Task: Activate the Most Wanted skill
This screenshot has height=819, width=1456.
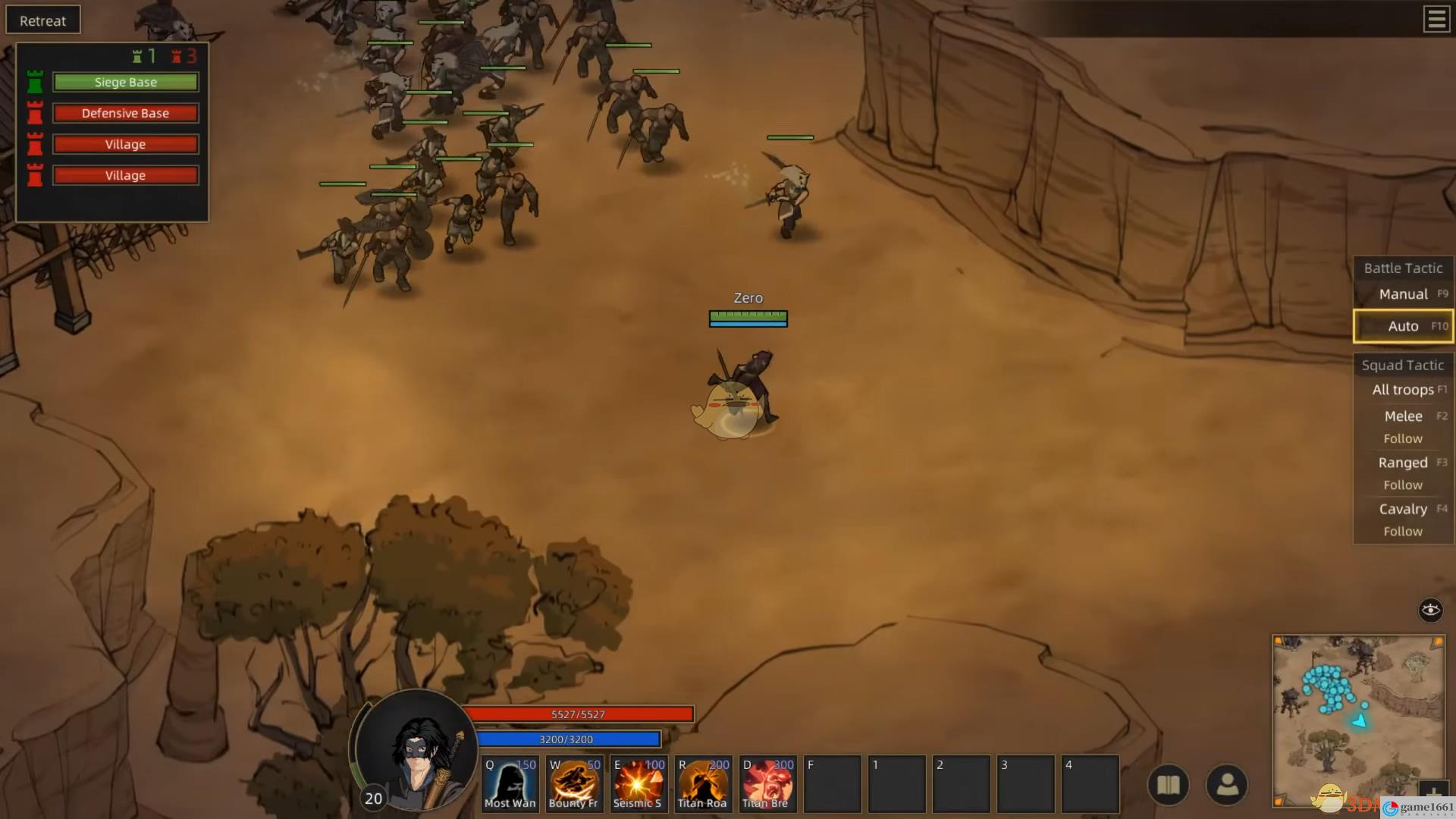Action: (x=510, y=784)
